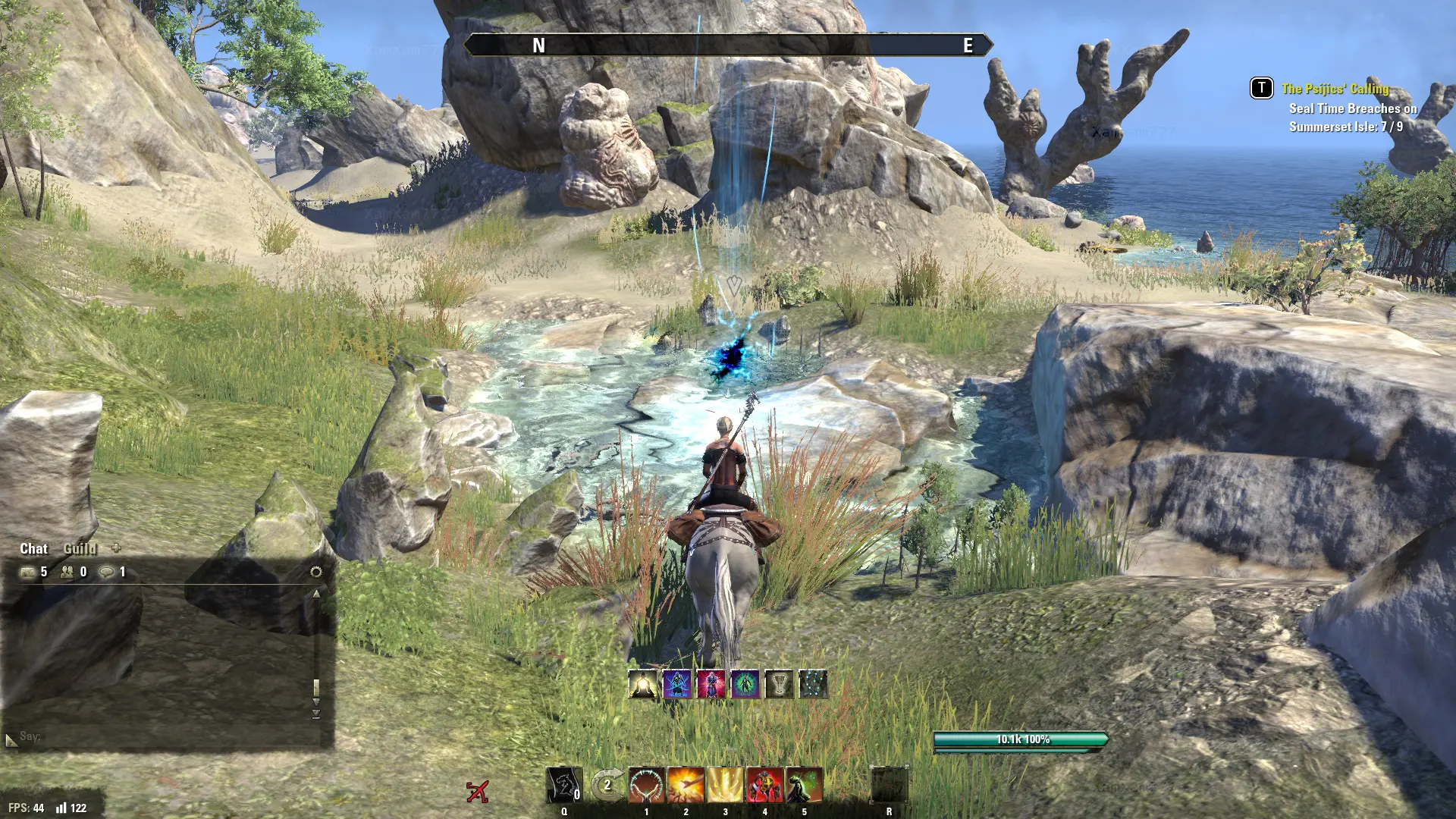This screenshot has height=819, width=1456.
Task: Add a new chat tab with plus
Action: click(x=116, y=548)
